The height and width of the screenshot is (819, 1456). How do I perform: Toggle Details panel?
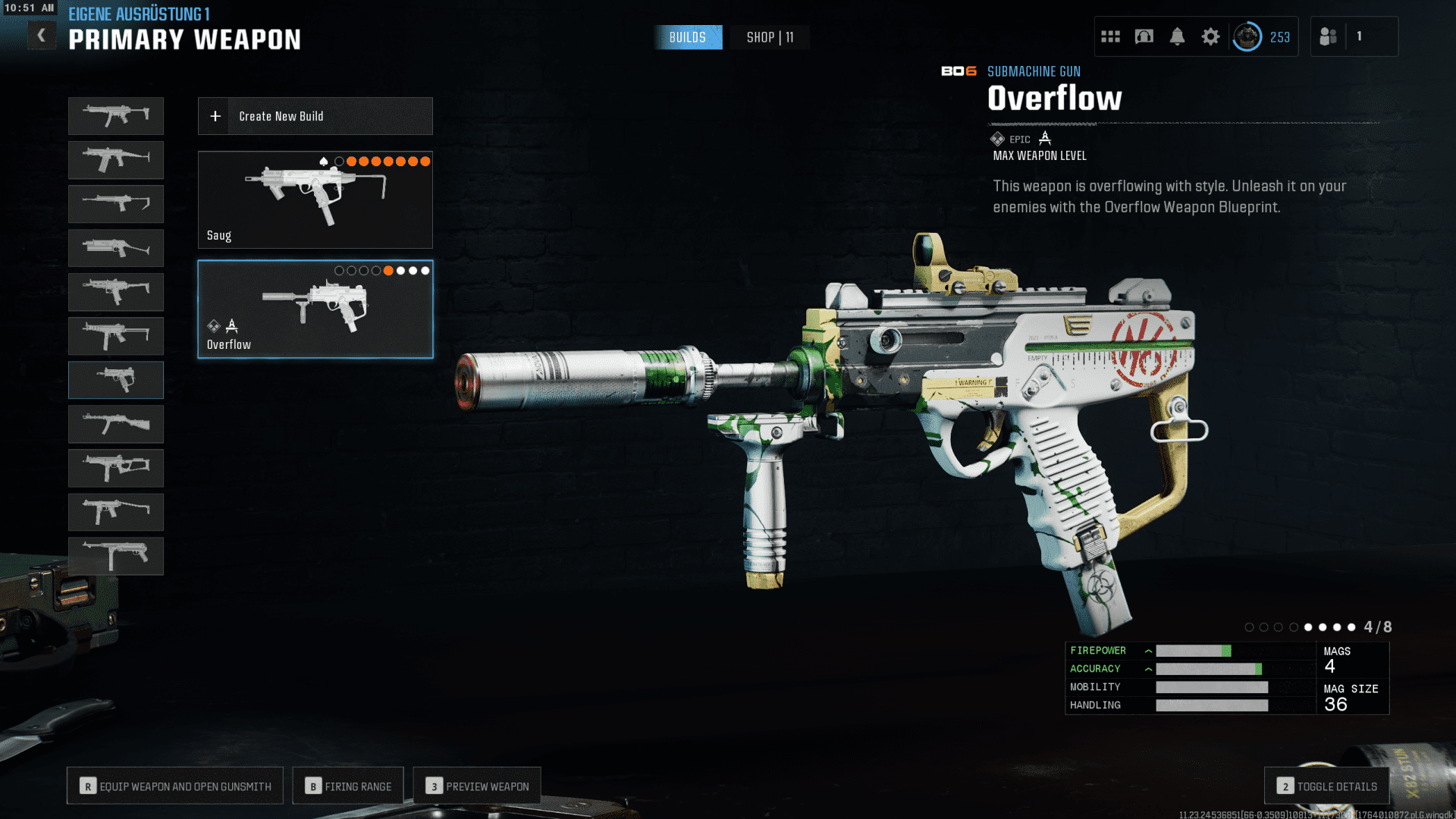pyautogui.click(x=1326, y=786)
